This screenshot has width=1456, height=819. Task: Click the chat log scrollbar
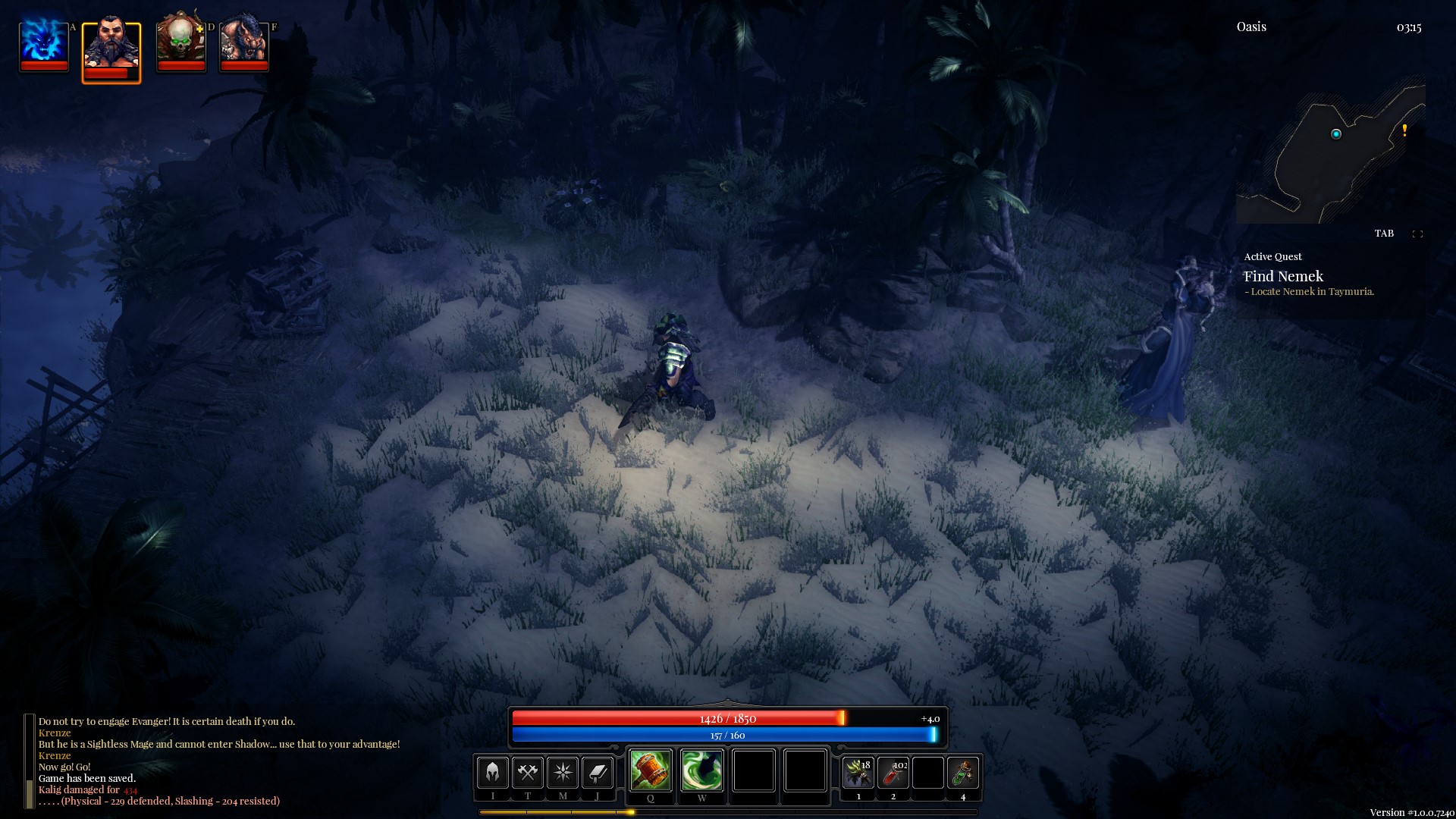[30, 761]
